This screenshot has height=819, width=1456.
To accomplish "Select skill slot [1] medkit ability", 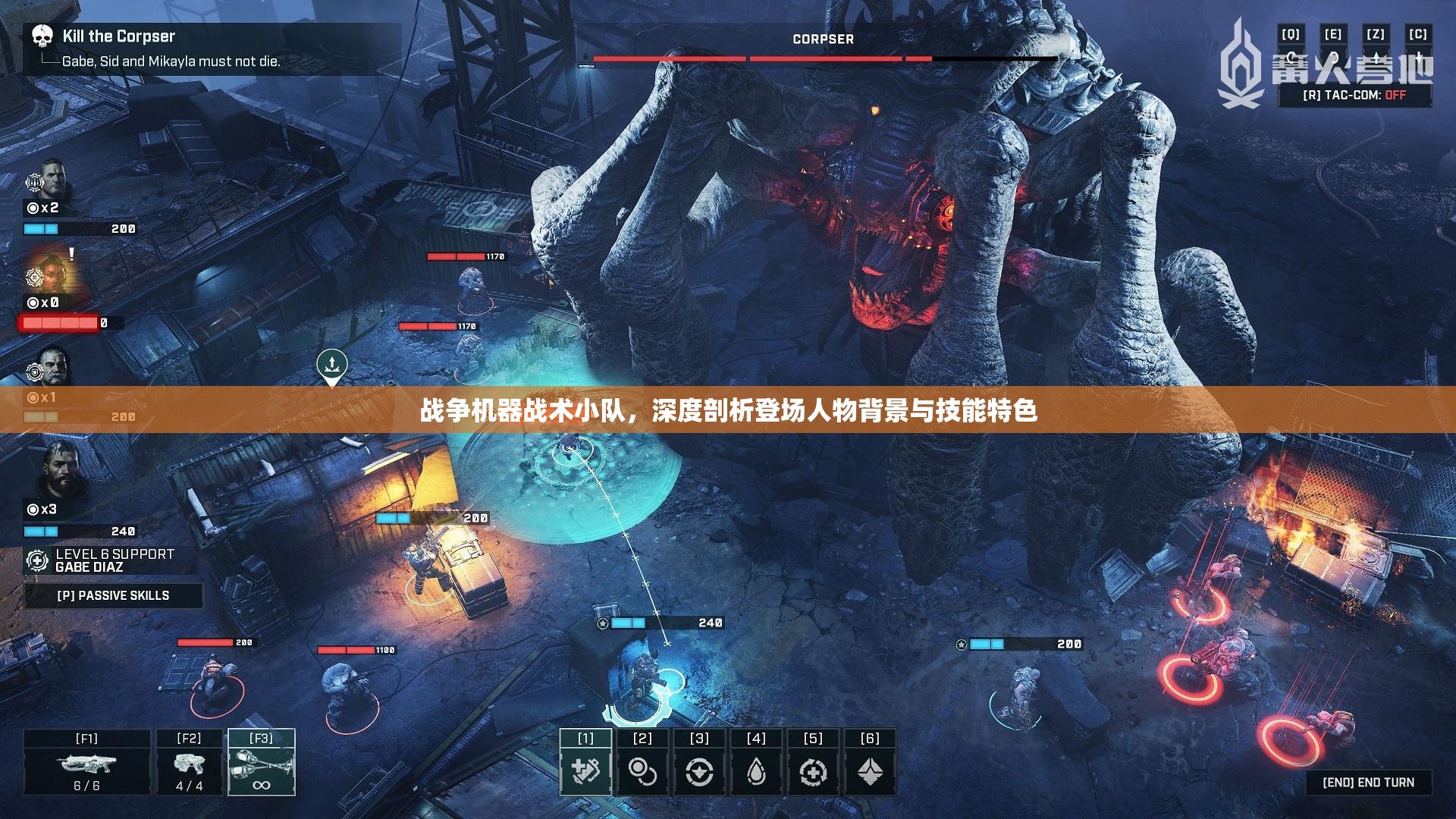I will click(x=585, y=768).
